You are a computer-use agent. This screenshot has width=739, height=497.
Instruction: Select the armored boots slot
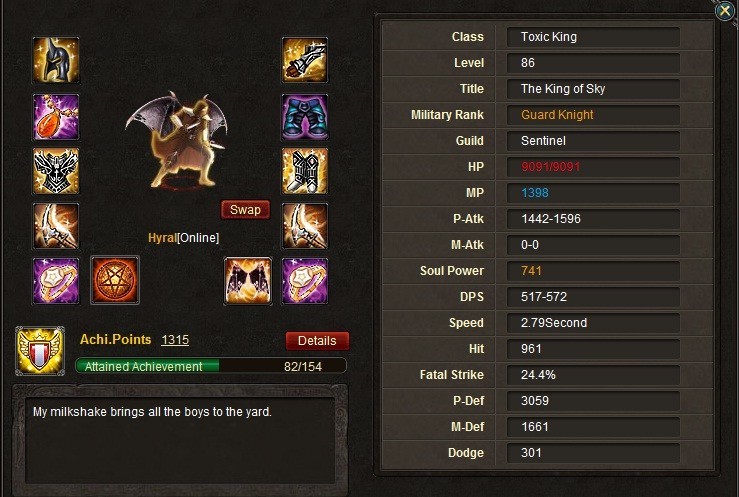[305, 172]
